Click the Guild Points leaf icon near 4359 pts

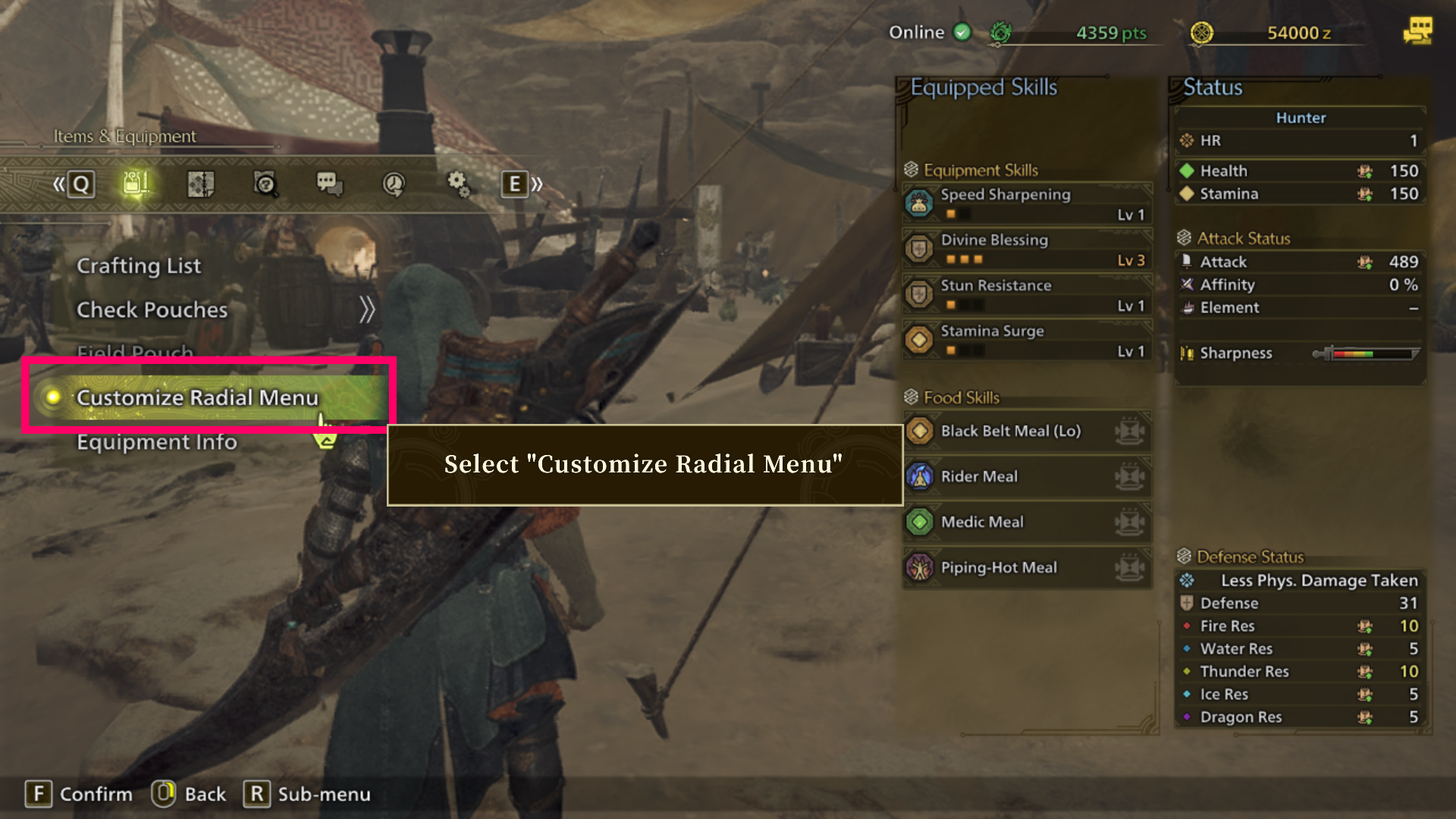pyautogui.click(x=1000, y=32)
